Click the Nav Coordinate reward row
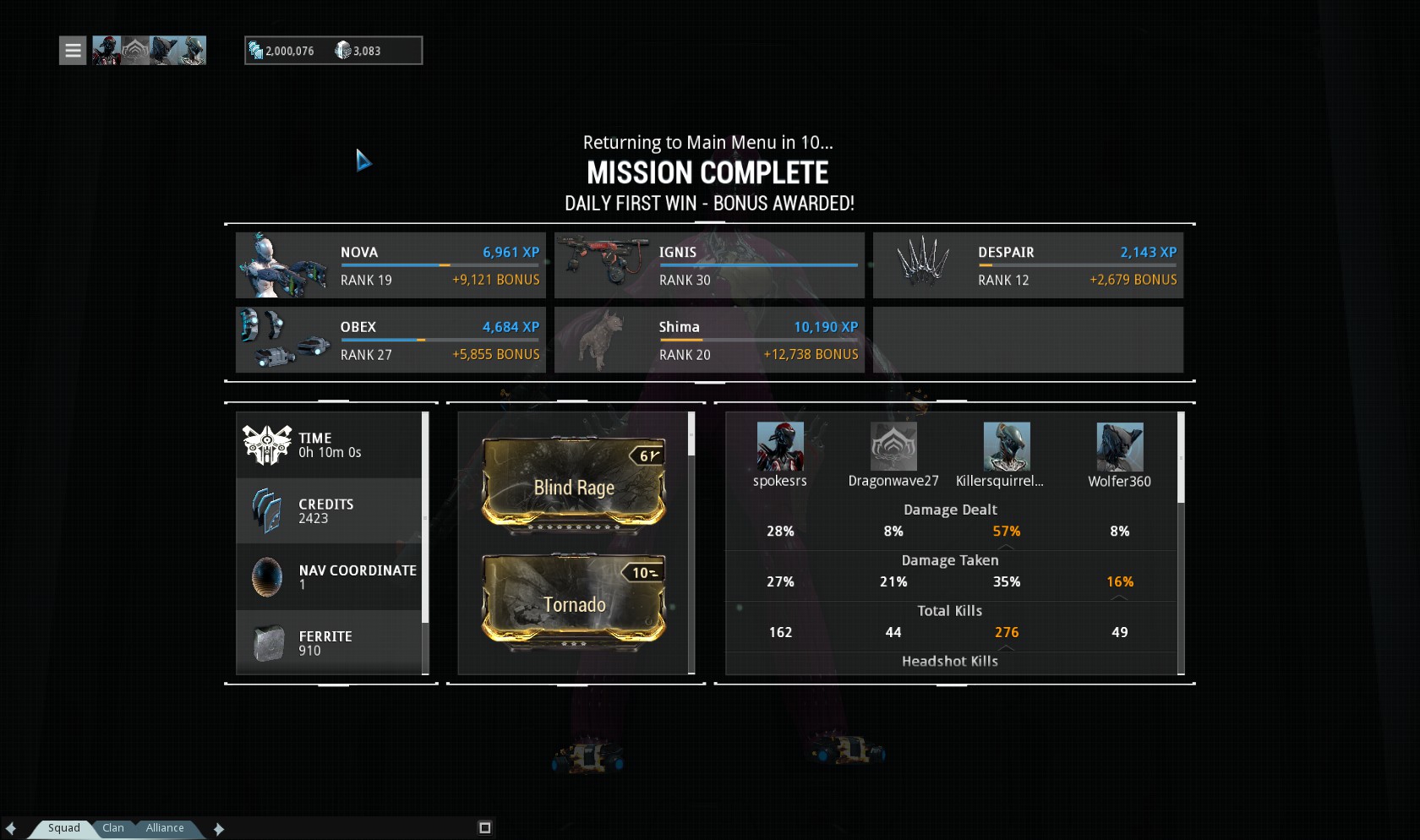 click(330, 577)
